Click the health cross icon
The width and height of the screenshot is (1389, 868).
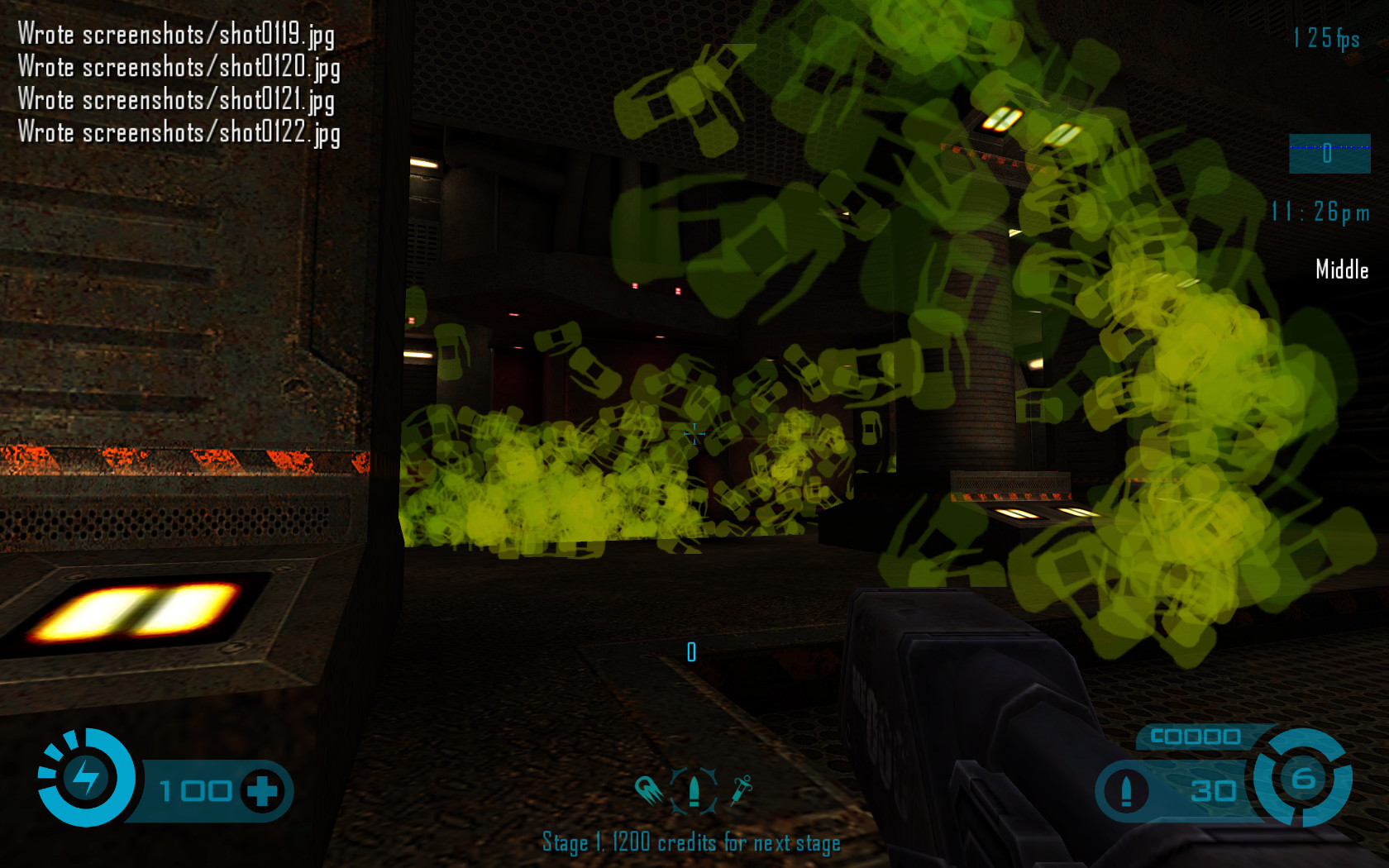pos(262,791)
